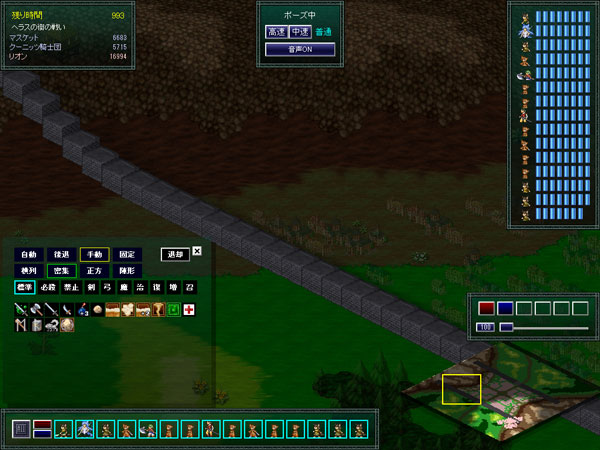600x450 pixels.
Task: Select the red color swatch
Action: point(486,308)
